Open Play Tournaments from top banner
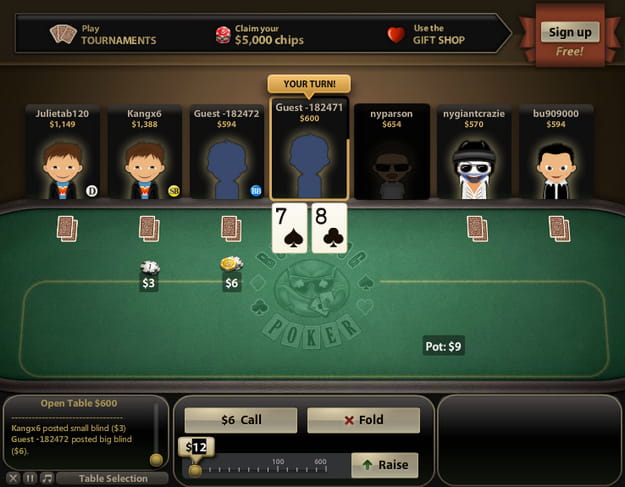This screenshot has height=487, width=625. click(x=105, y=34)
